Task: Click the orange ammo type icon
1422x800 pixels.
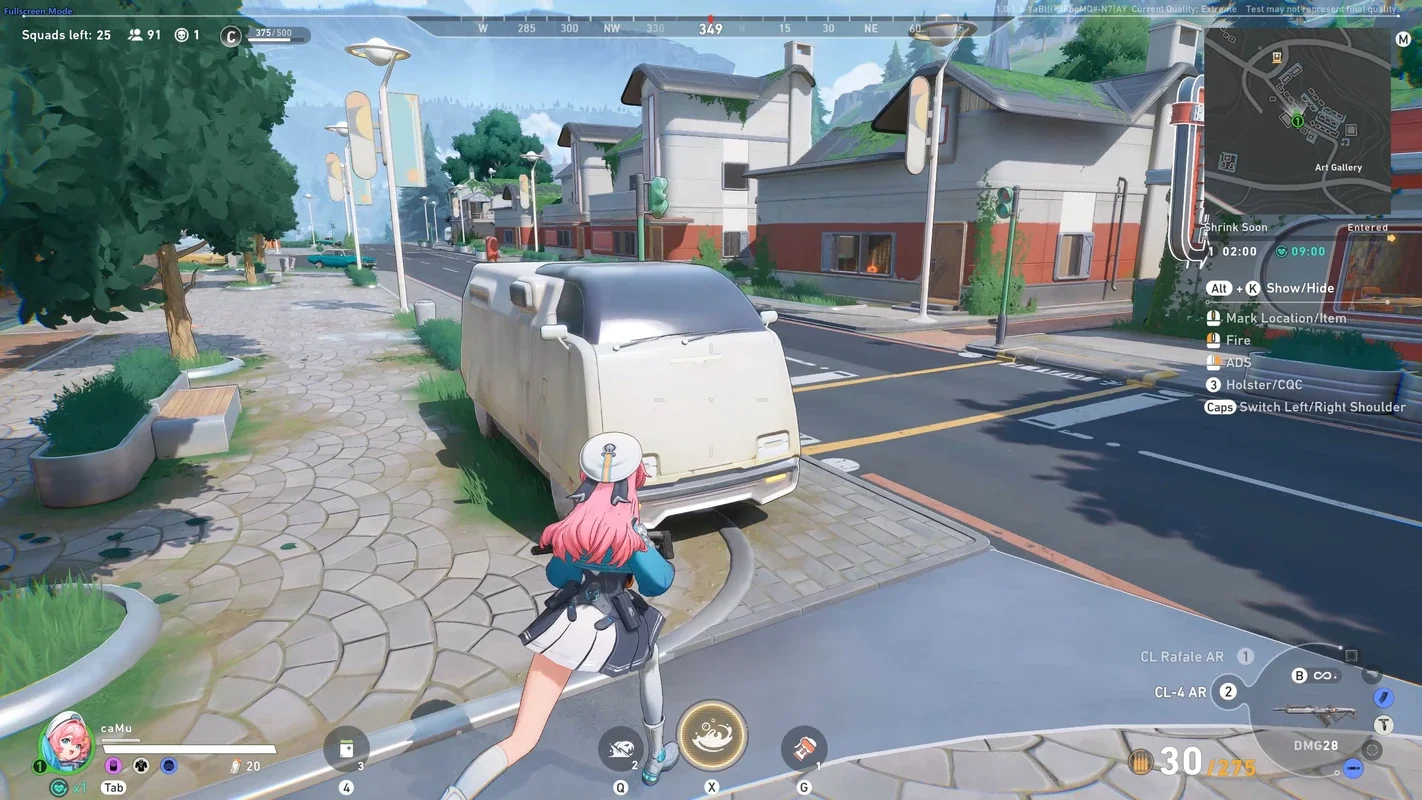Action: click(1140, 763)
